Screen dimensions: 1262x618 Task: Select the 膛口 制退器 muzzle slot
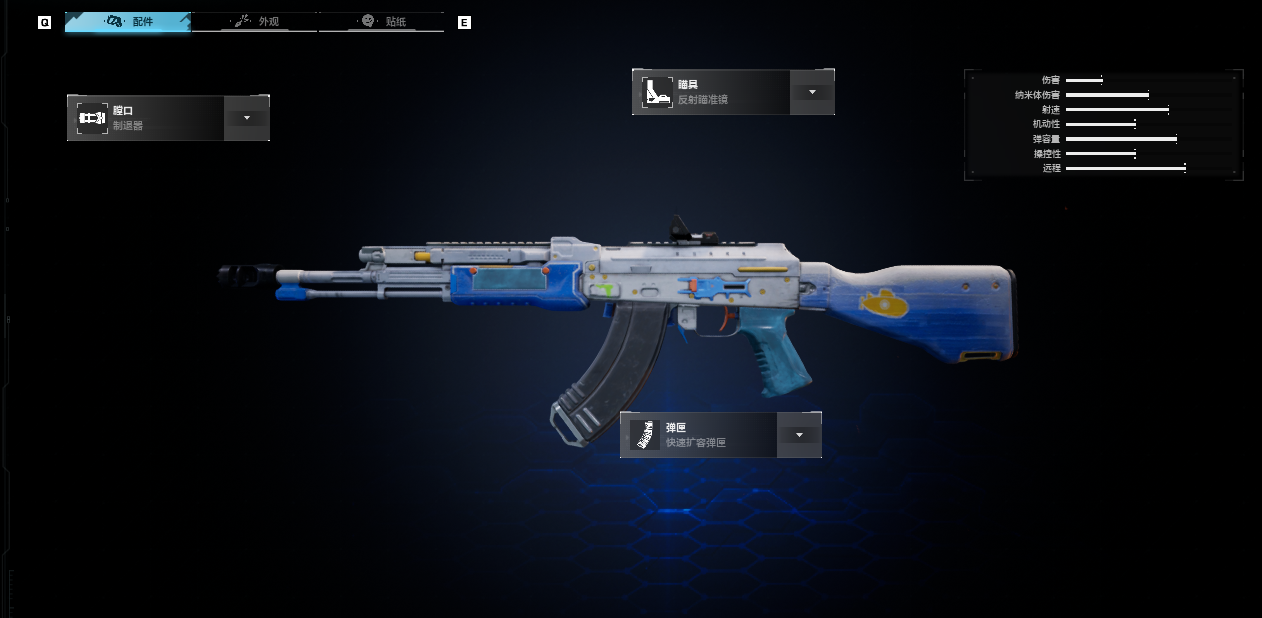click(x=146, y=118)
